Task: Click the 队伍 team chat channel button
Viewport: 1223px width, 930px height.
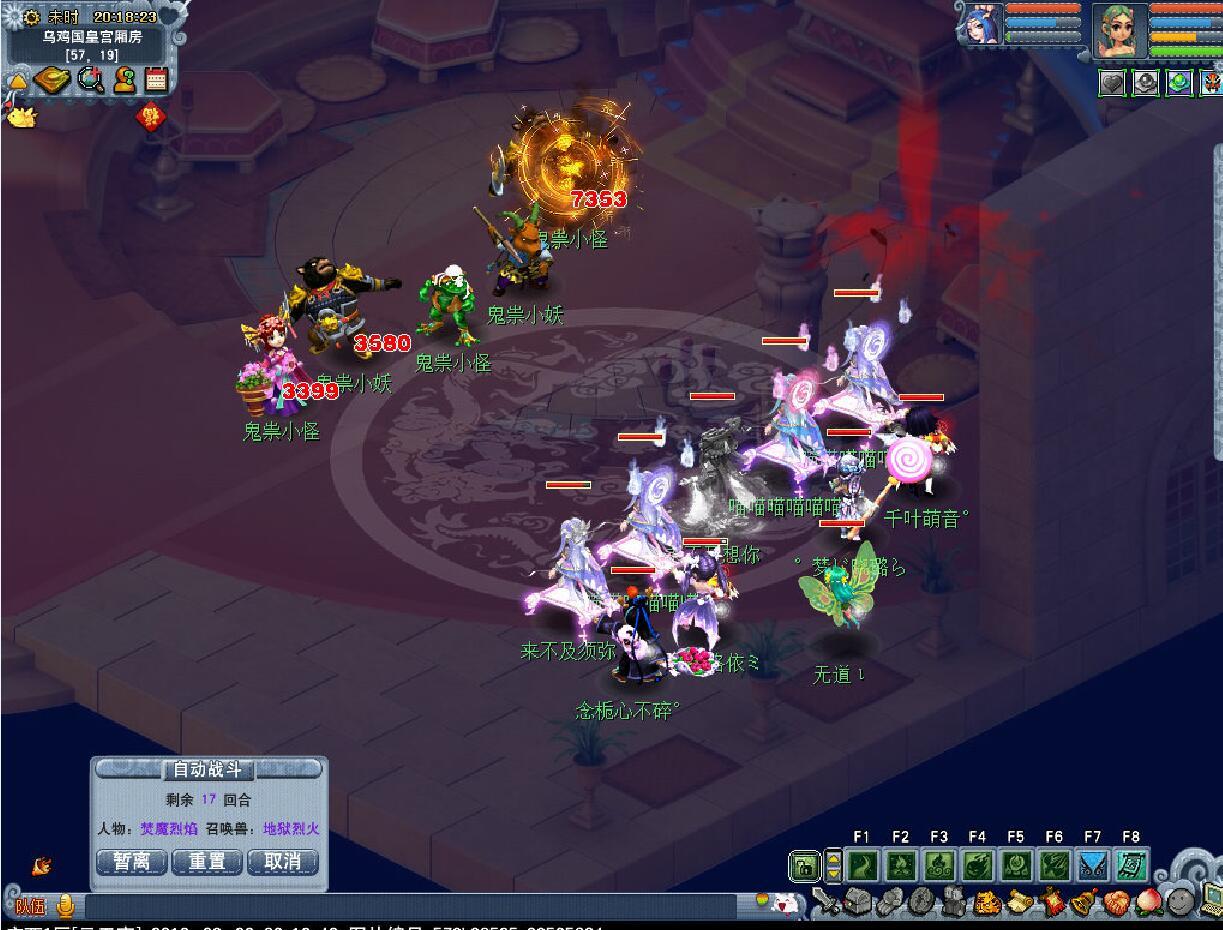Action: click(30, 907)
